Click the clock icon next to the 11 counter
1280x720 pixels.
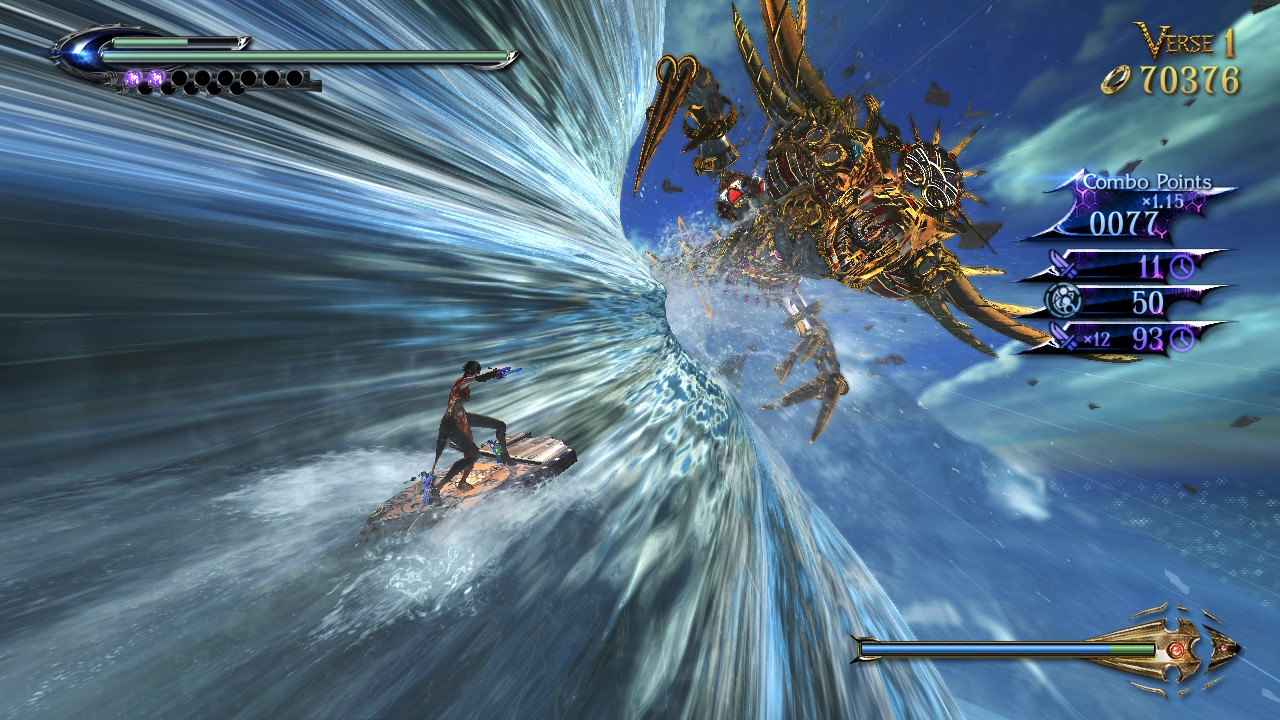[x=1184, y=268]
